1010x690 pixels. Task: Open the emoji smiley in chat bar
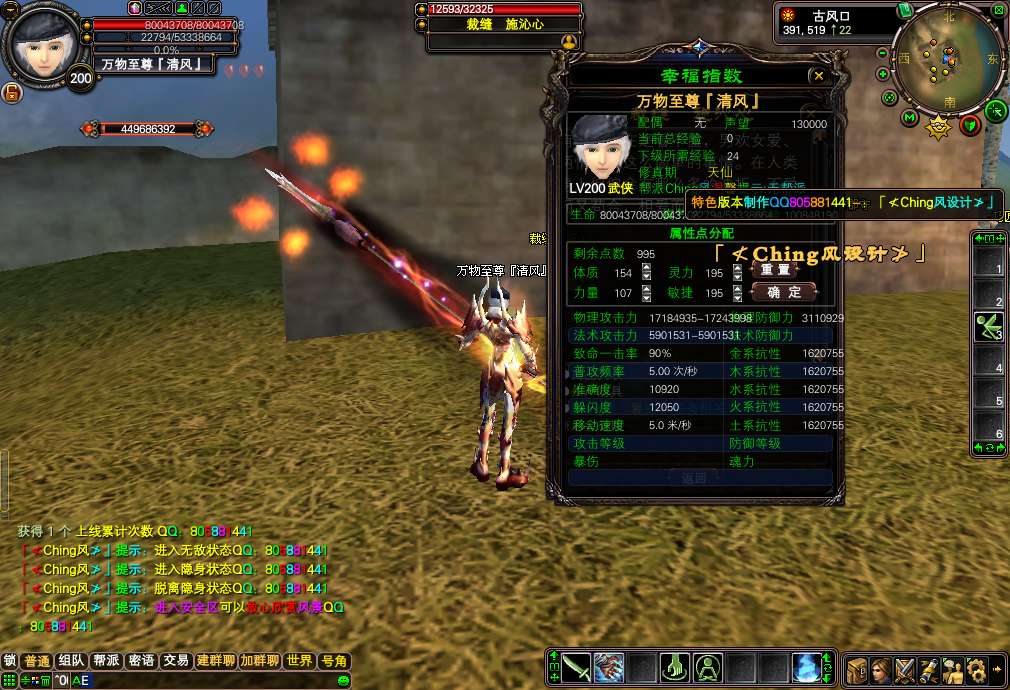pyautogui.click(x=343, y=681)
